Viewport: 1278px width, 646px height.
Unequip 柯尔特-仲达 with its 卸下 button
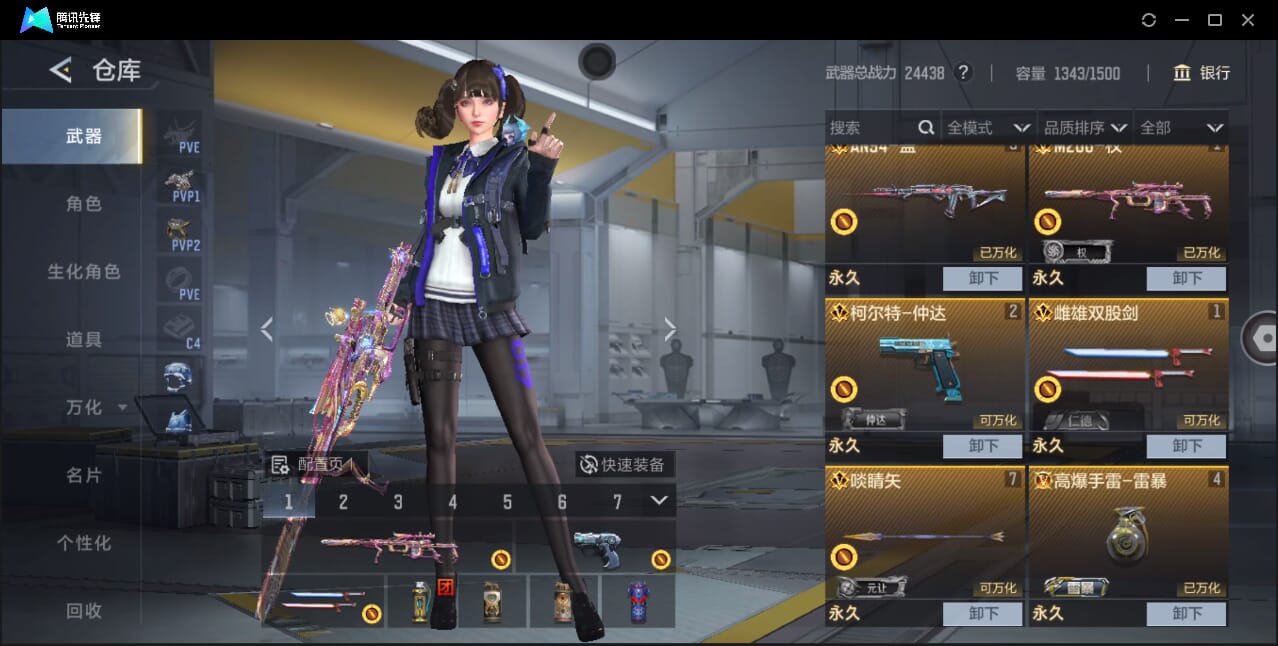(x=983, y=446)
